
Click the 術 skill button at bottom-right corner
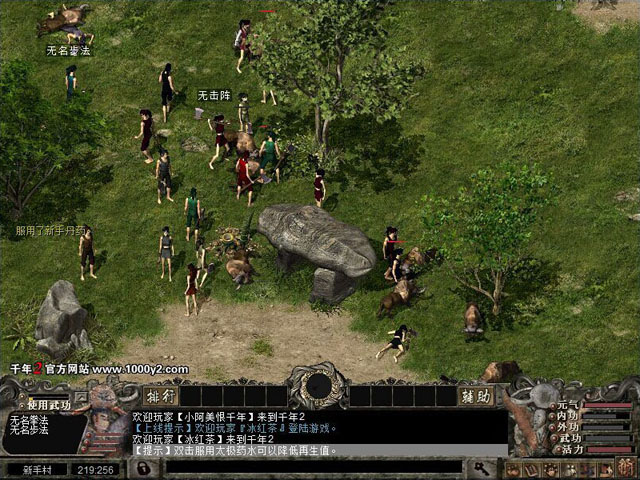click(x=627, y=468)
